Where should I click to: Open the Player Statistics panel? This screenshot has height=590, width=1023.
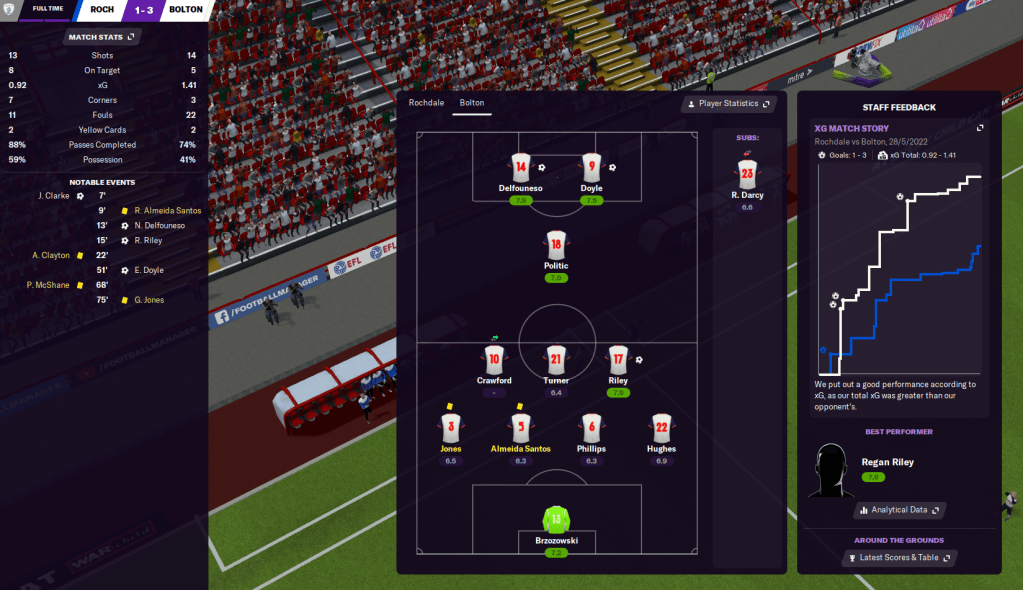click(728, 104)
